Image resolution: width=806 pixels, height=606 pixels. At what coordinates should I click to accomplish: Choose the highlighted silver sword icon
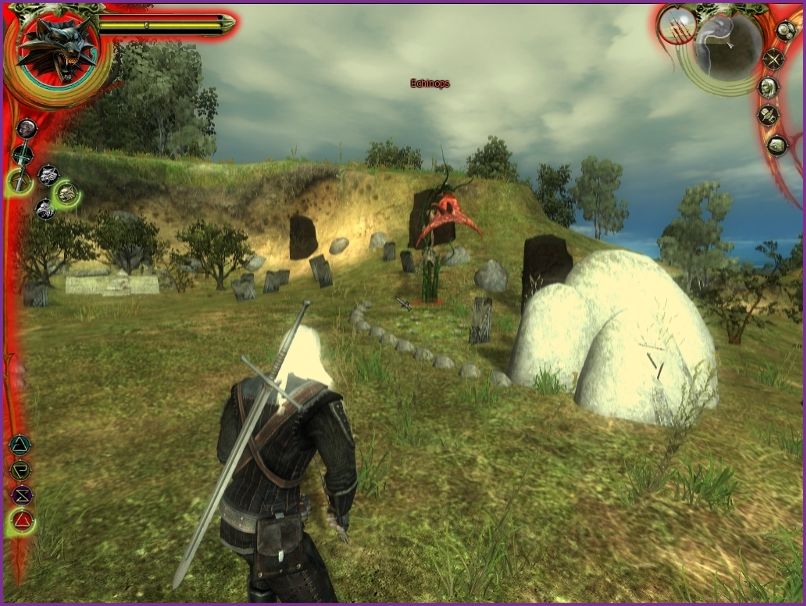coord(20,180)
